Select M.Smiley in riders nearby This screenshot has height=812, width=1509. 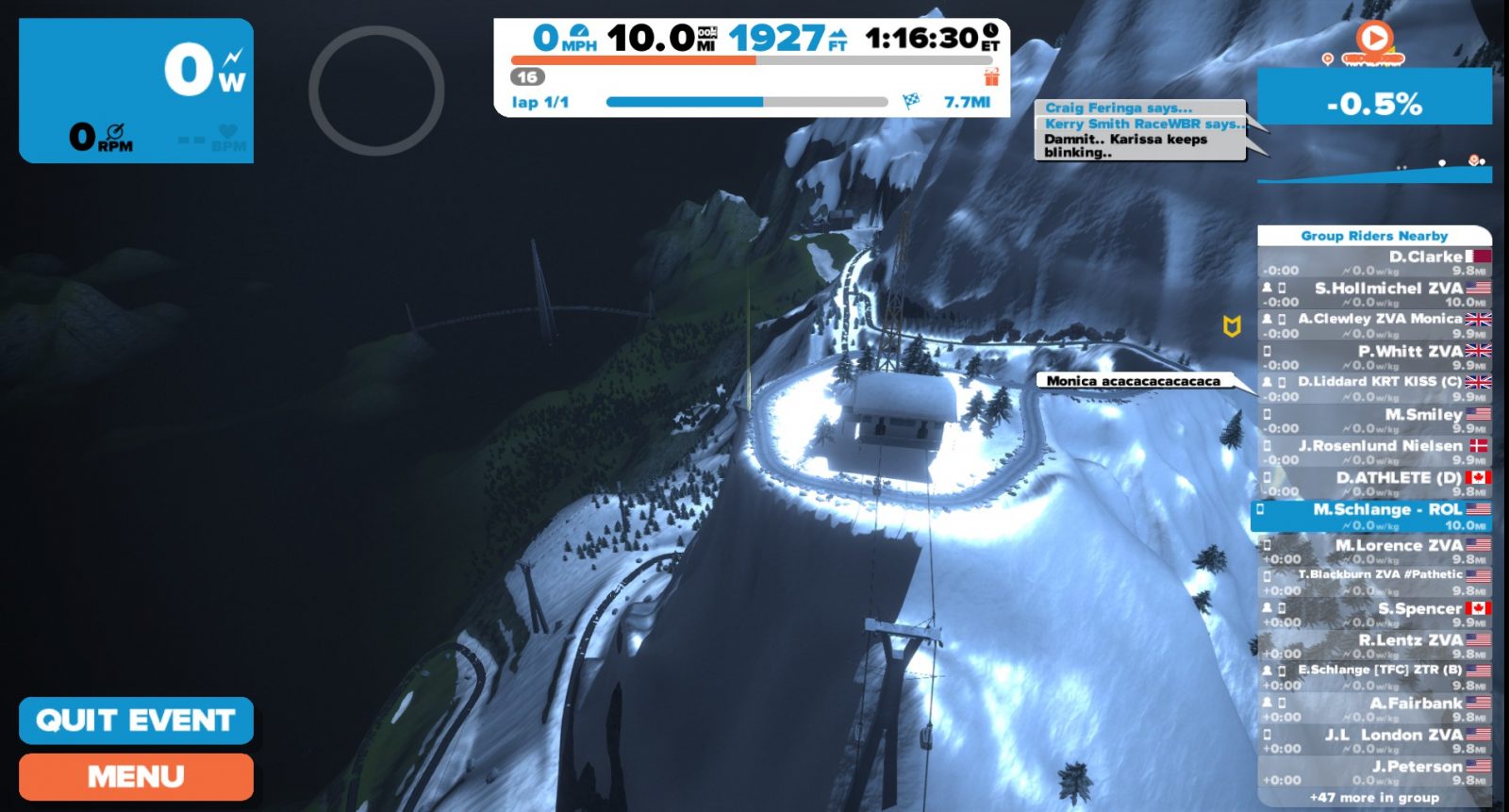pos(1374,421)
